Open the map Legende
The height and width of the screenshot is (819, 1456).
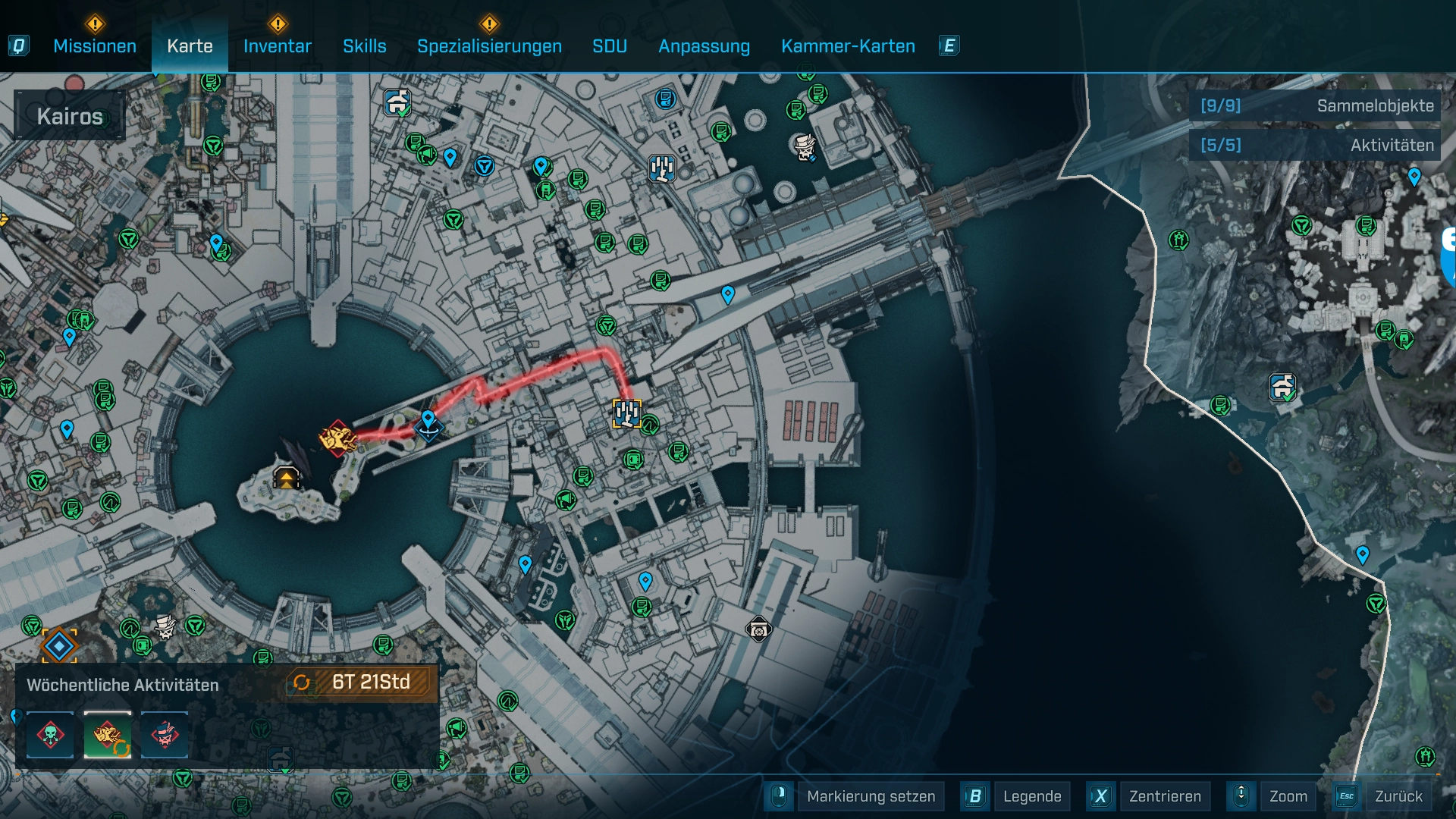[x=1031, y=796]
